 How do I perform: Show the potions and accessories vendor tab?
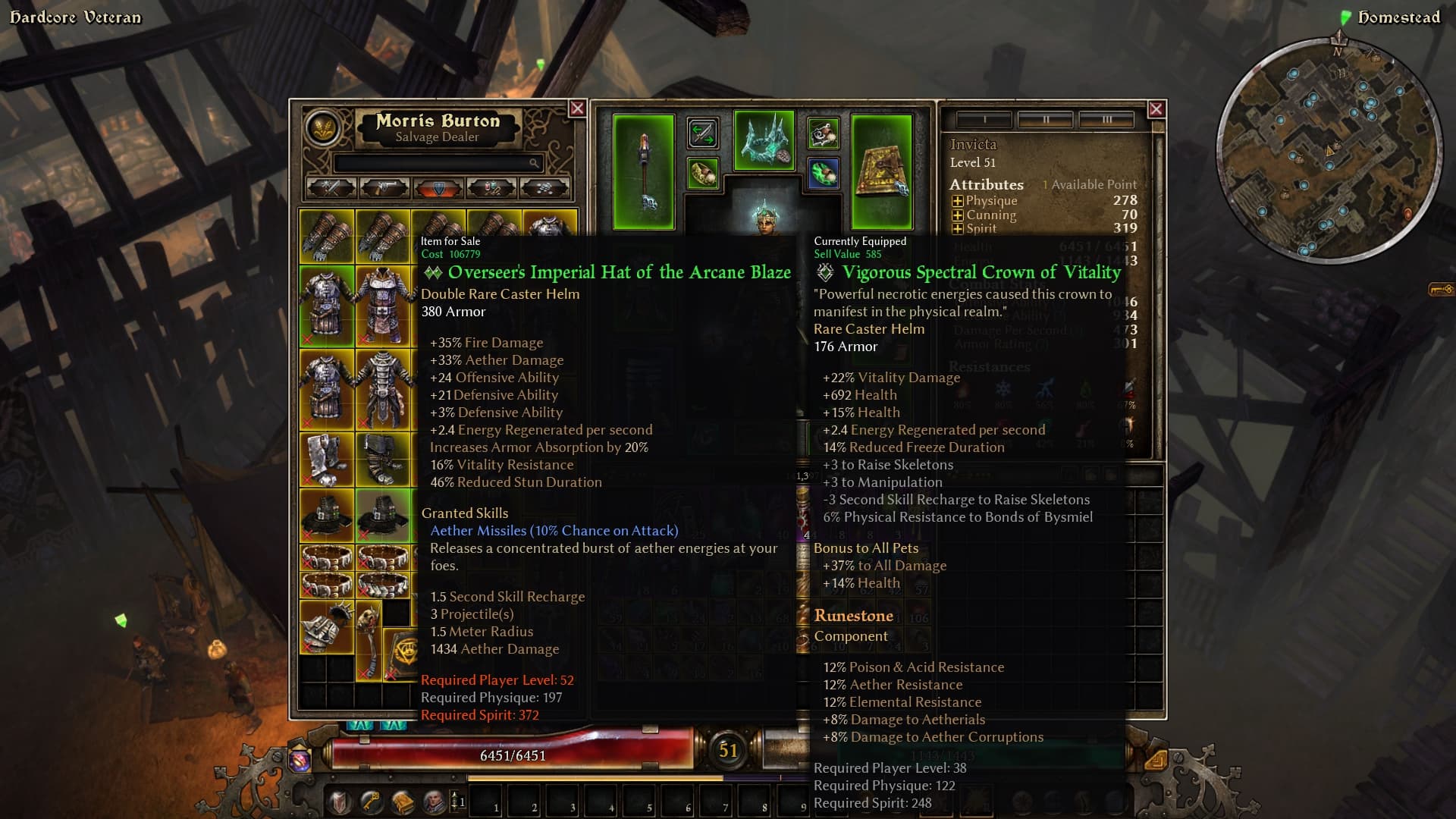click(x=491, y=187)
